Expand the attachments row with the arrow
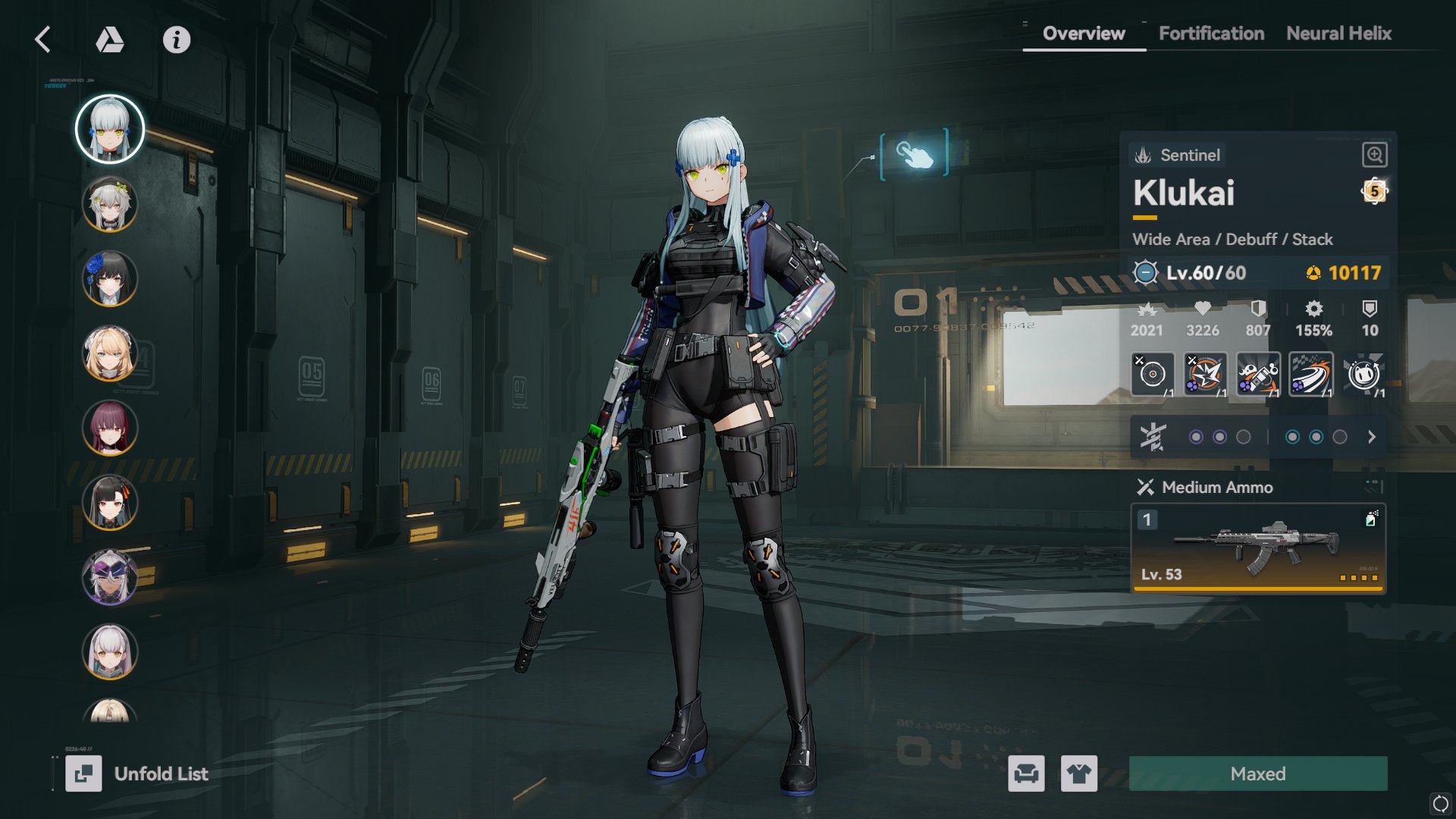 click(x=1371, y=437)
